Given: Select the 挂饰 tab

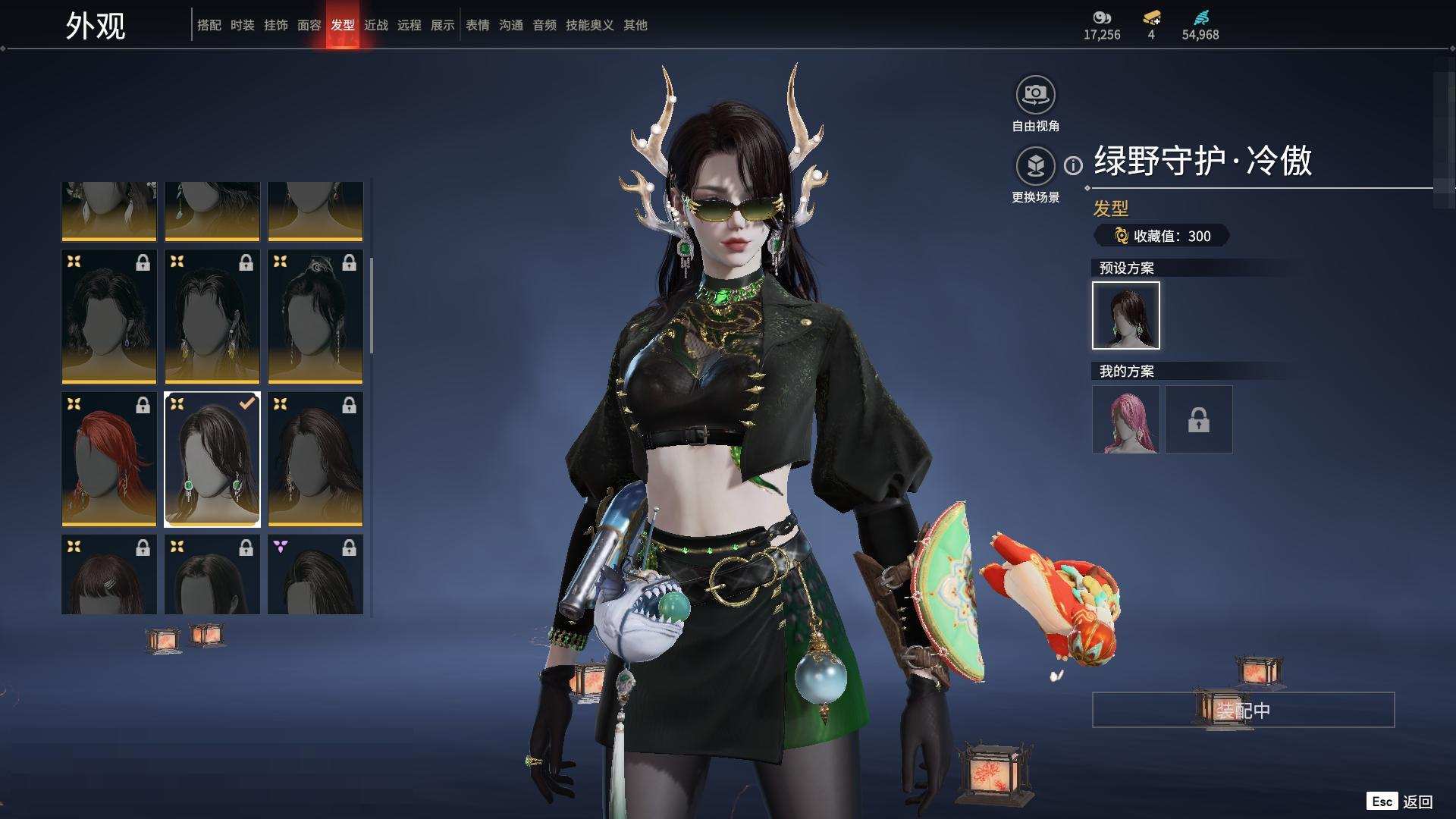Looking at the screenshot, I should (275, 25).
